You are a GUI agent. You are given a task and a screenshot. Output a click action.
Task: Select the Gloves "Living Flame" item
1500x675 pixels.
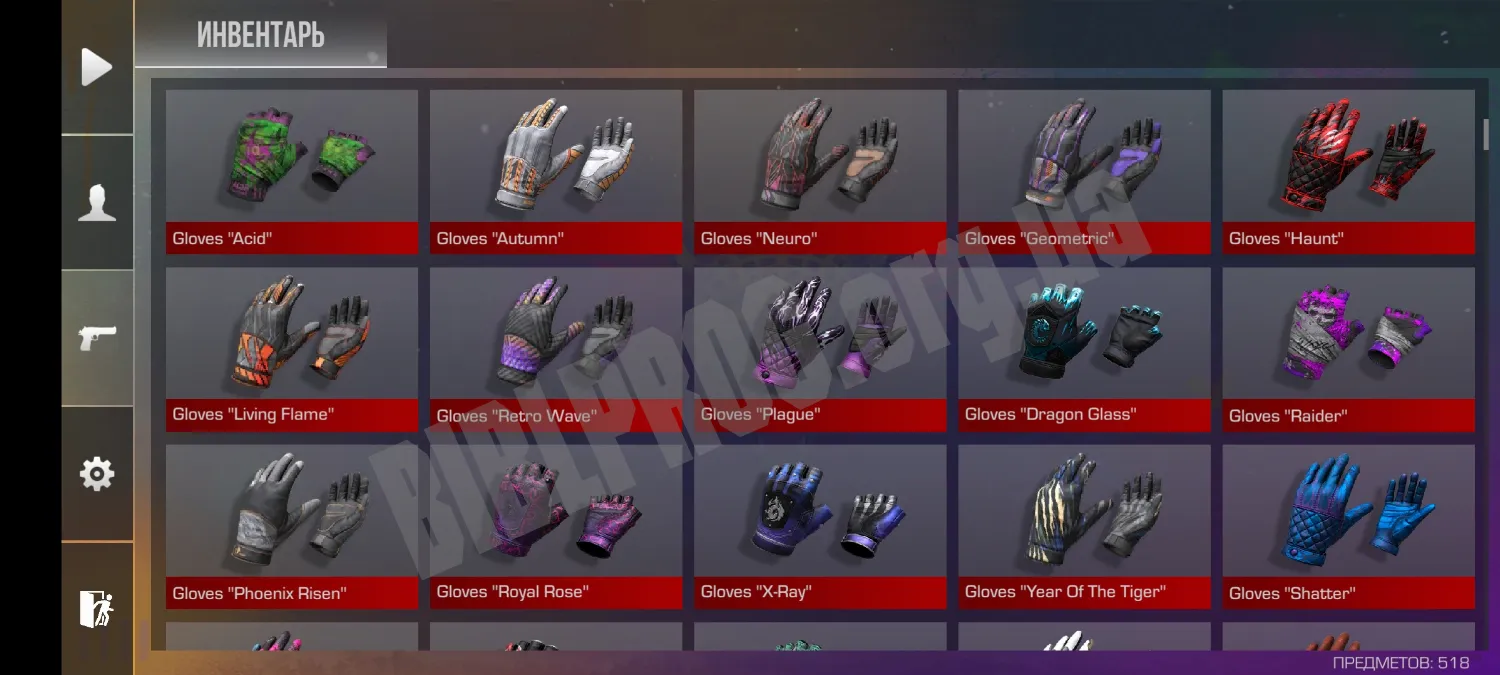pos(292,348)
